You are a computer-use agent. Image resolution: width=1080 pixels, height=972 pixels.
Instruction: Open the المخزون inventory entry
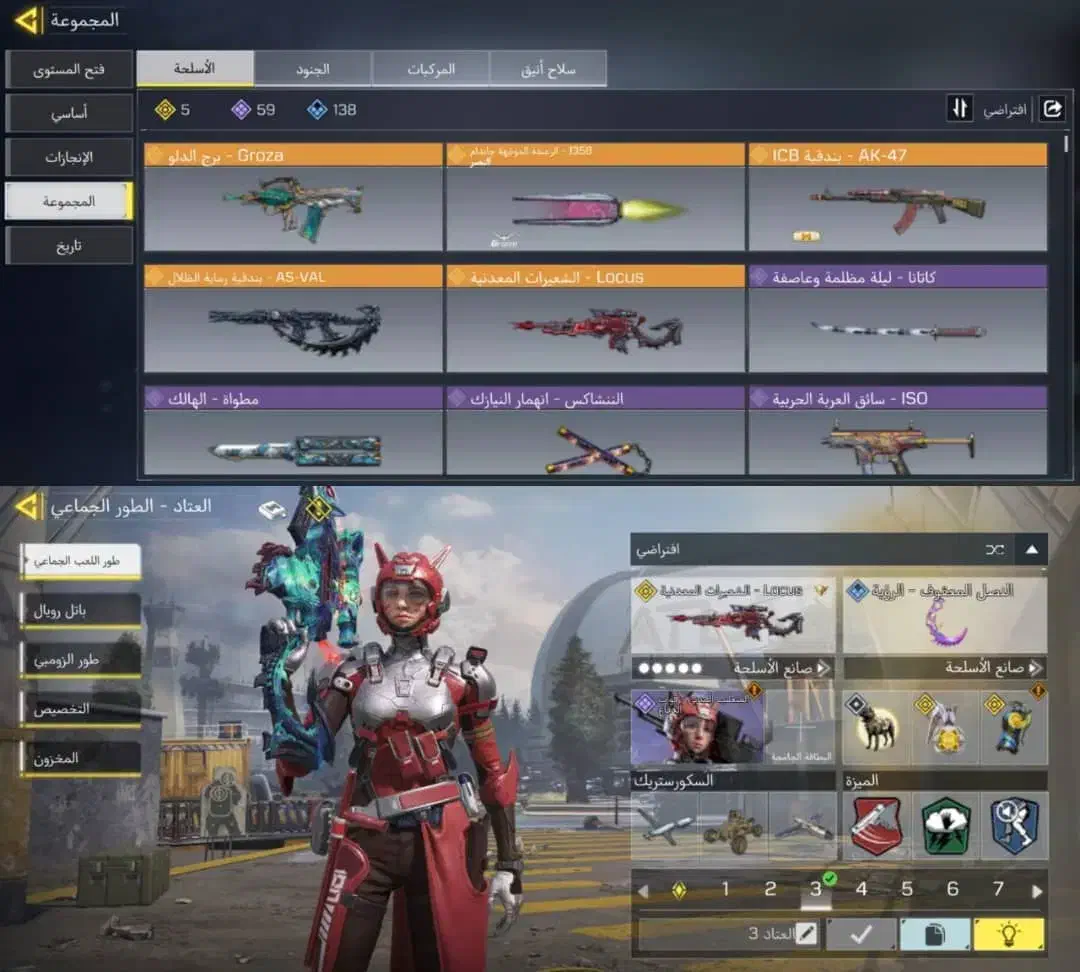80,759
